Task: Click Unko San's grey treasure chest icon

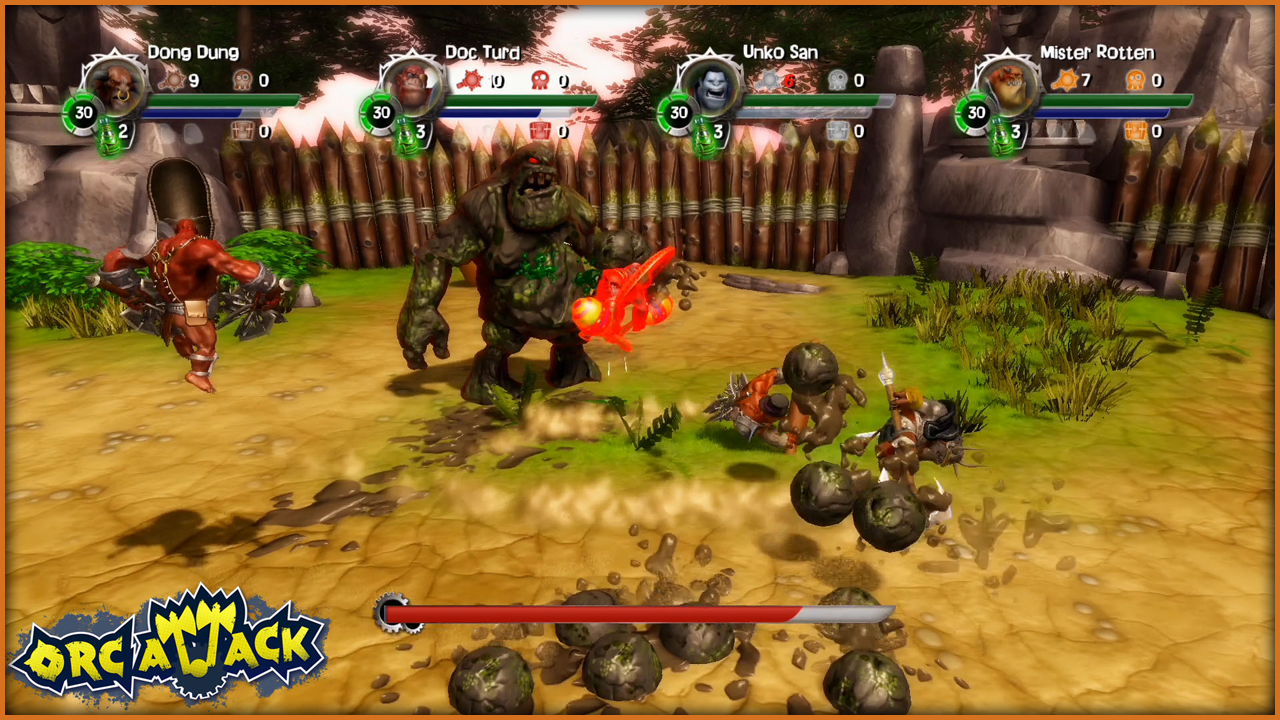Action: pyautogui.click(x=837, y=131)
